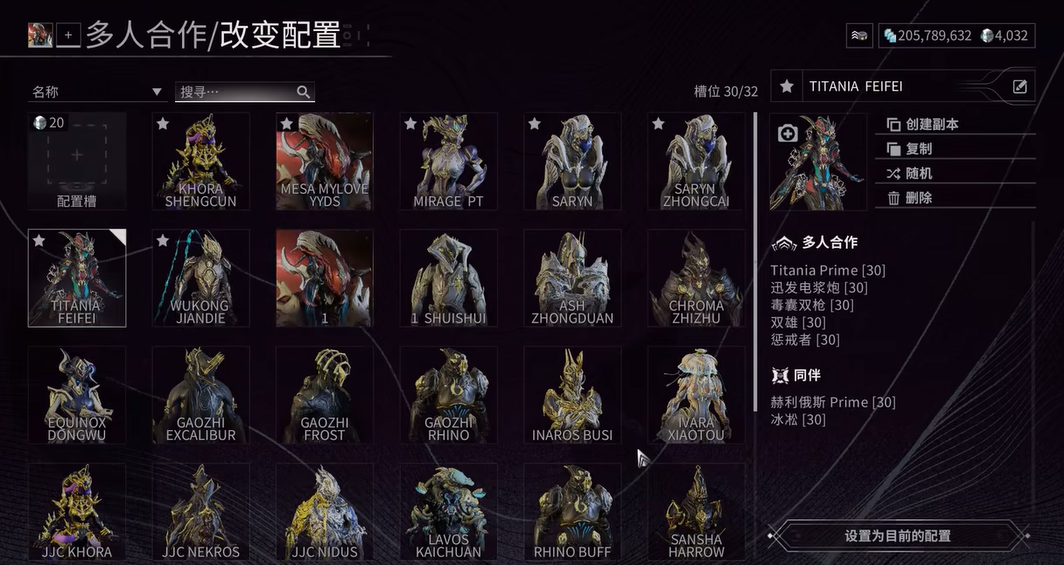
Task: Select the Khora Shengcun loadout
Action: pyautogui.click(x=201, y=161)
